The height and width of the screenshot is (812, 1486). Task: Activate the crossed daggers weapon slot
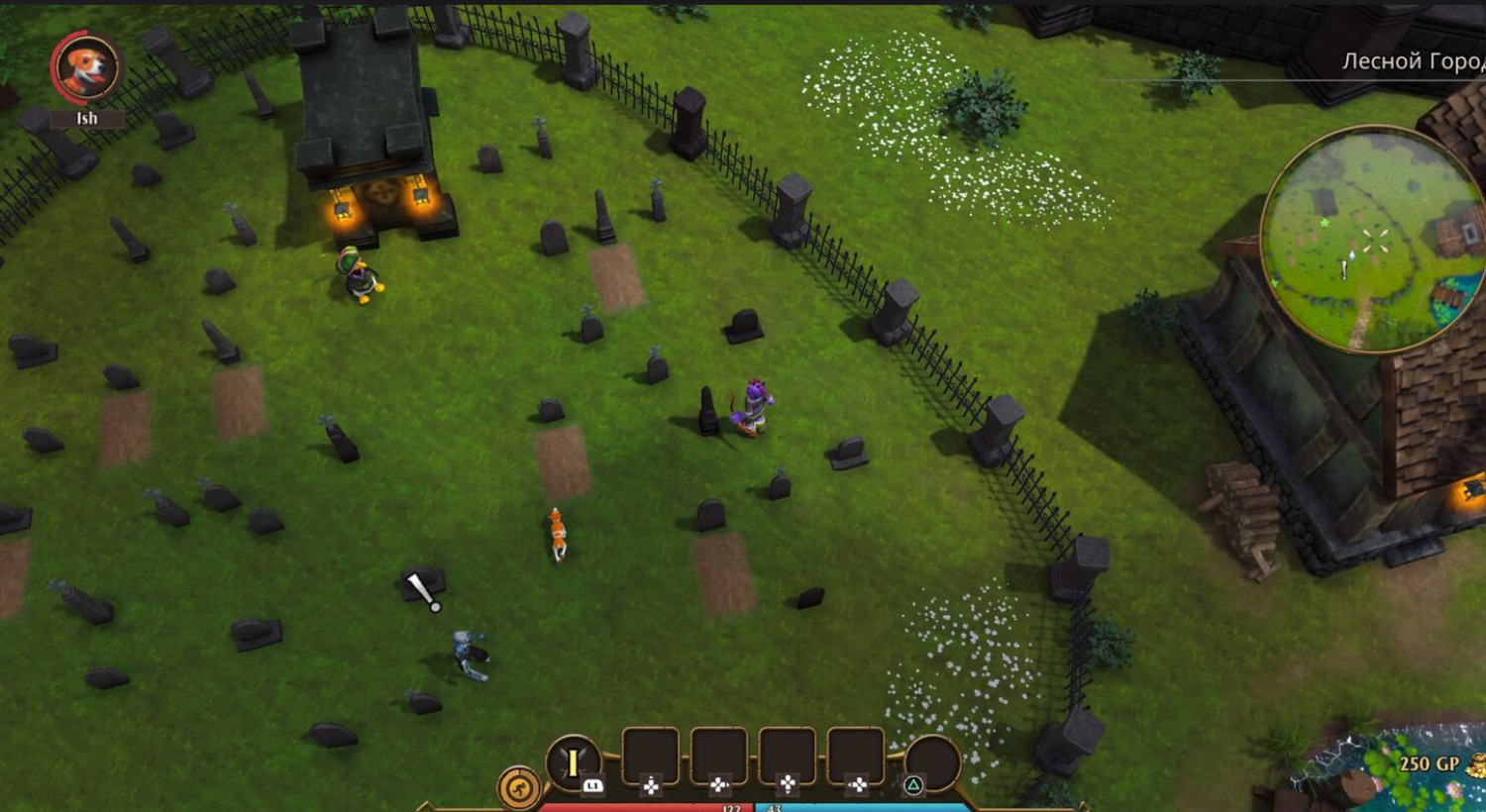(x=574, y=763)
